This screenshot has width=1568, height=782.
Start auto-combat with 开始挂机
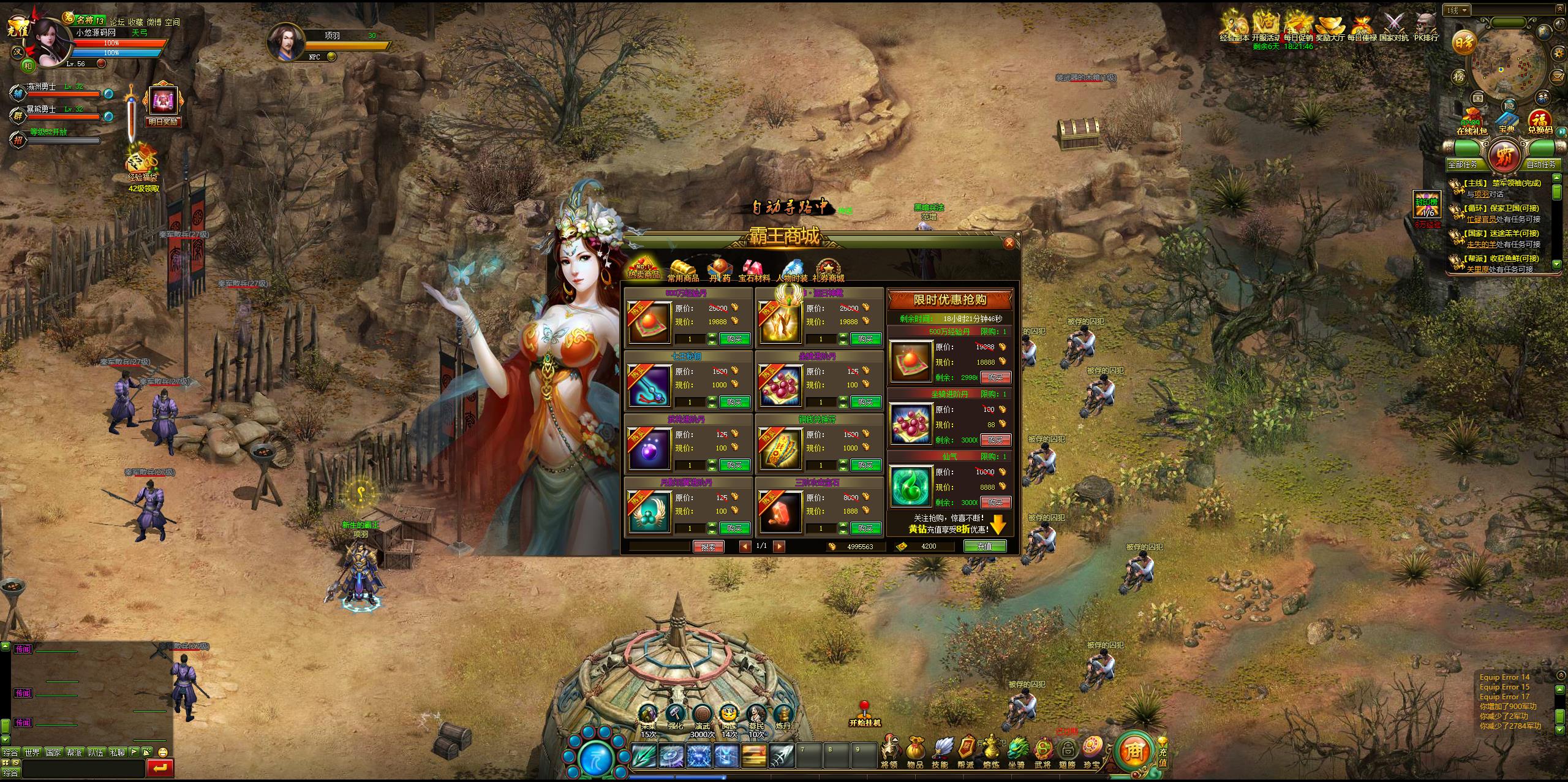pos(864,714)
